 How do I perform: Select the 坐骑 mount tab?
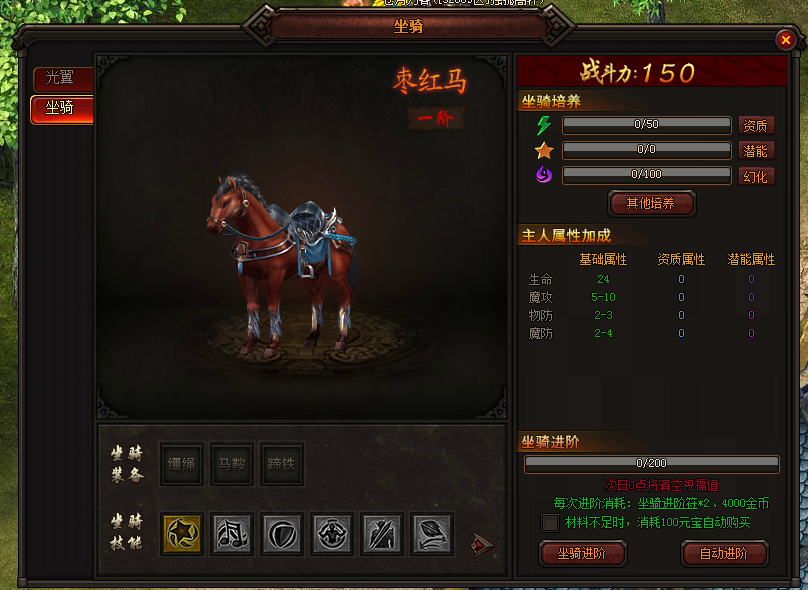pos(61,108)
